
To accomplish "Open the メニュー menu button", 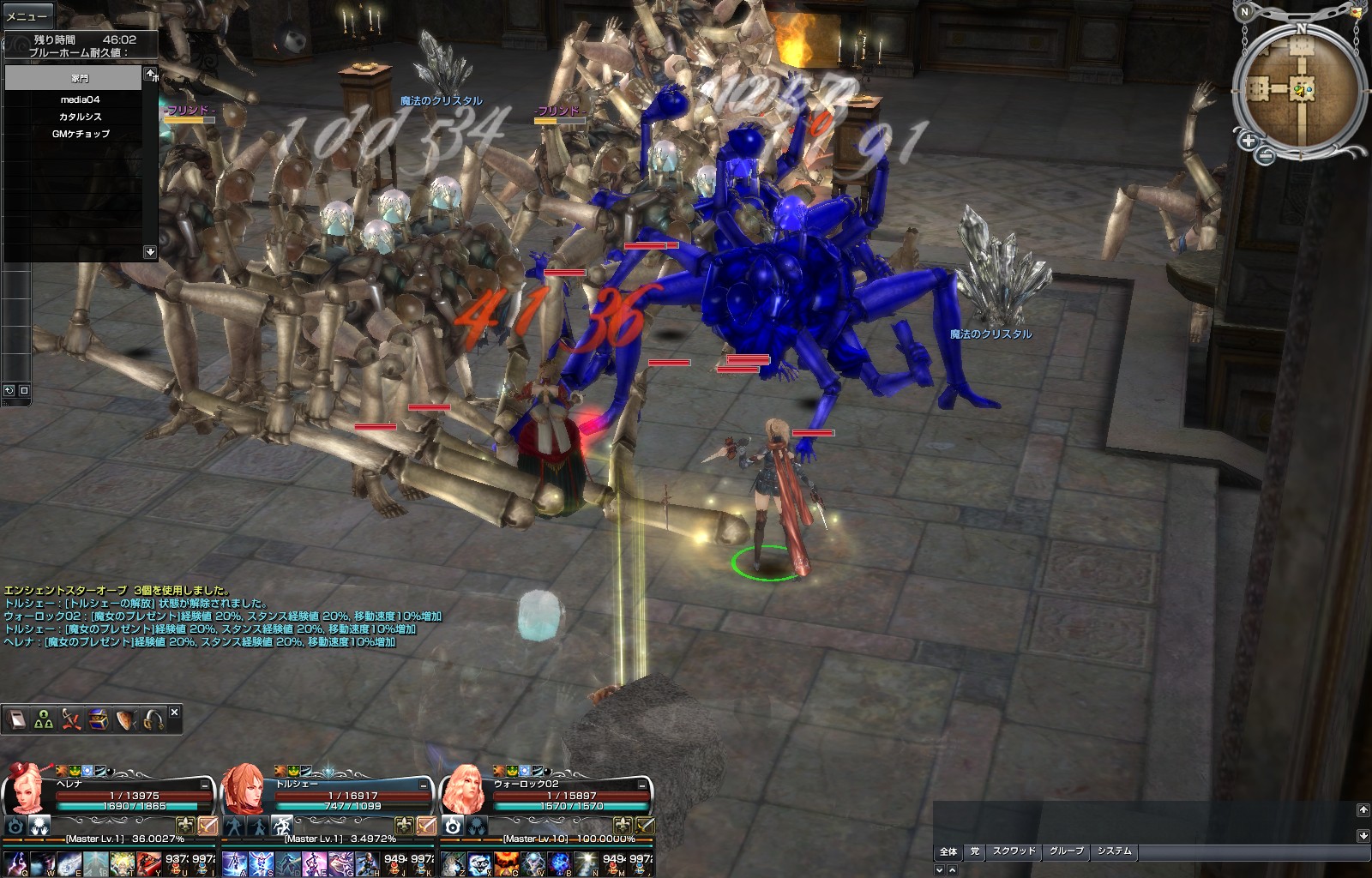I will point(27,15).
